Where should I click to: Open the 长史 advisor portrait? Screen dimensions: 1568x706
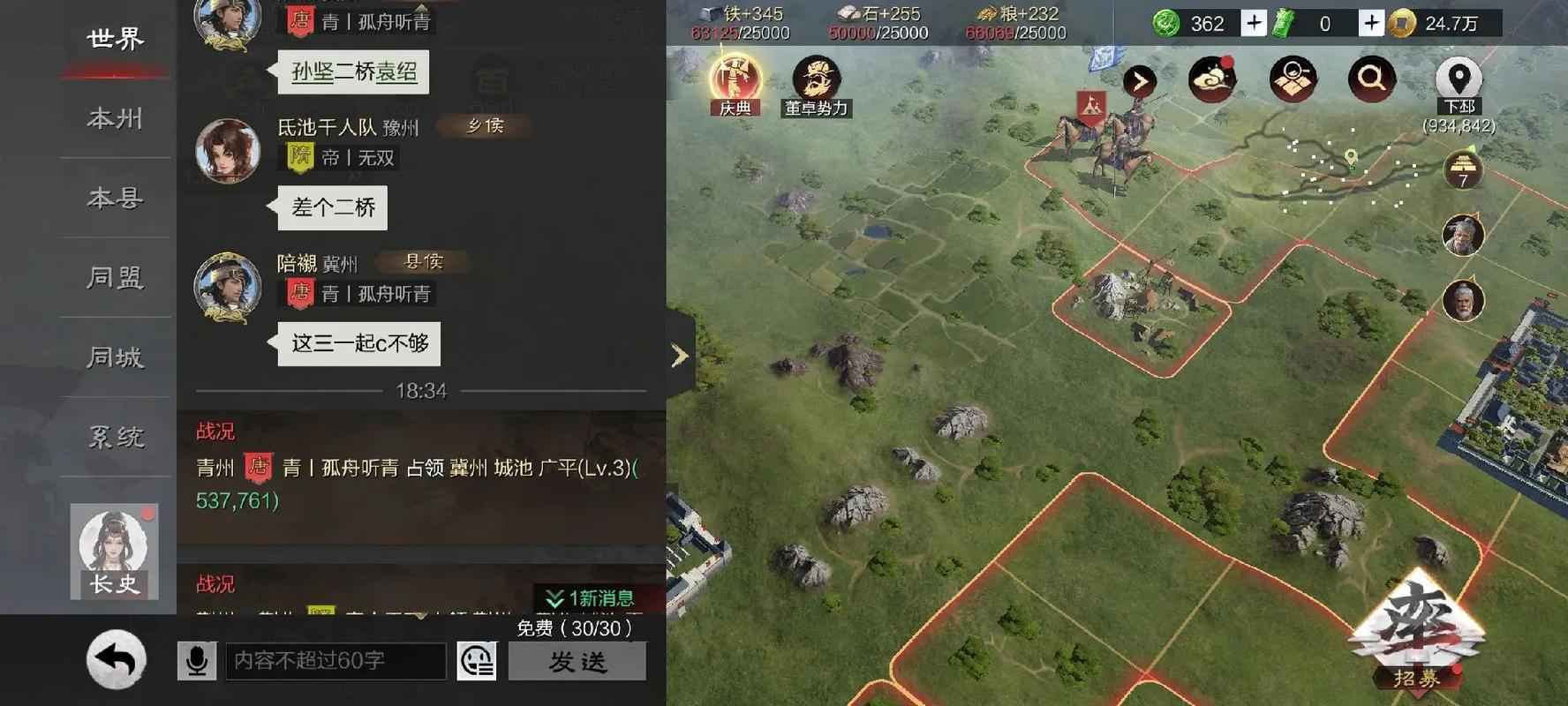(x=114, y=549)
